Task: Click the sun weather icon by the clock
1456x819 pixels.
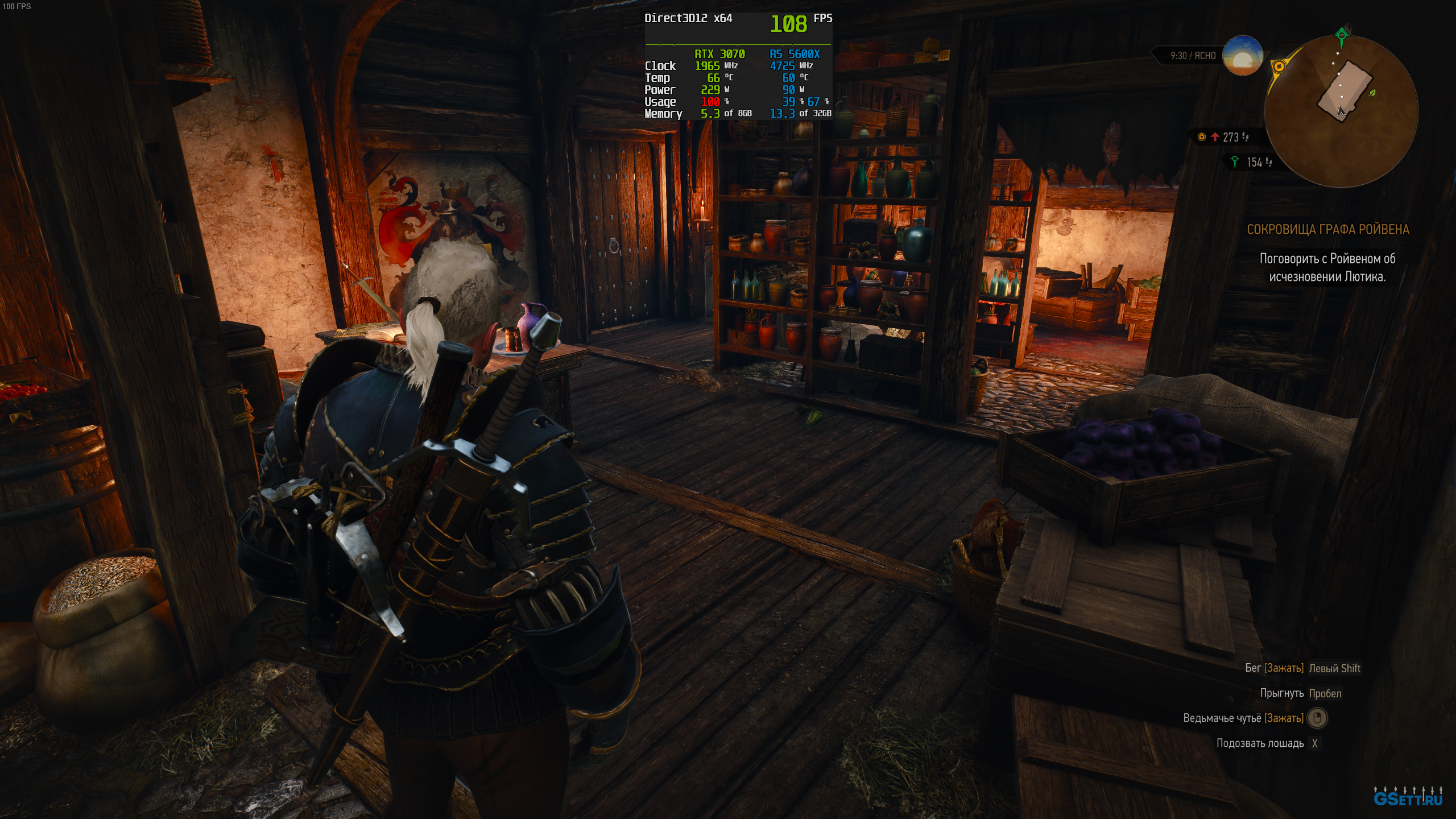Action: tap(1243, 55)
